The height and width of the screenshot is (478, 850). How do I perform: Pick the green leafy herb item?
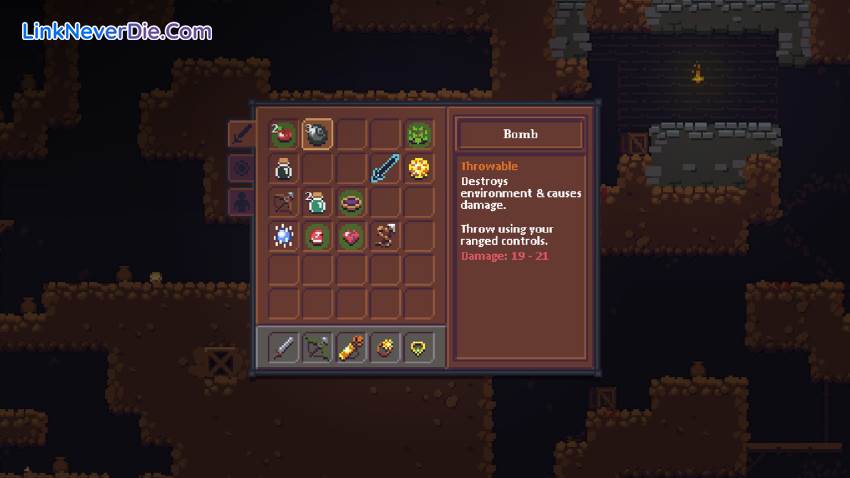click(x=419, y=134)
